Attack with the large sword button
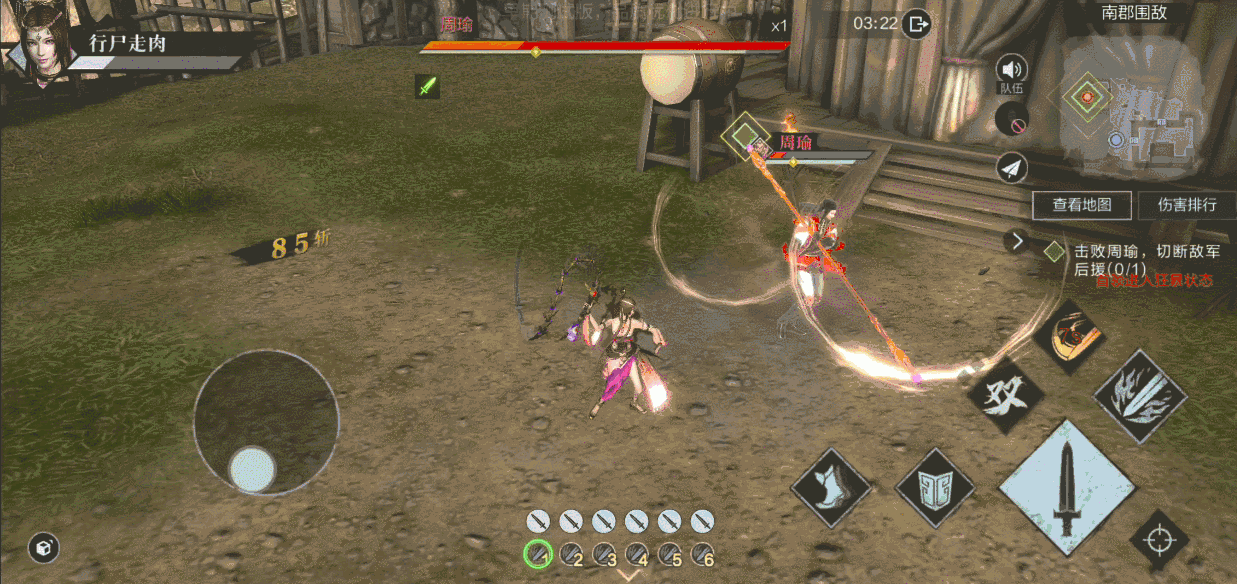 pyautogui.click(x=1067, y=487)
